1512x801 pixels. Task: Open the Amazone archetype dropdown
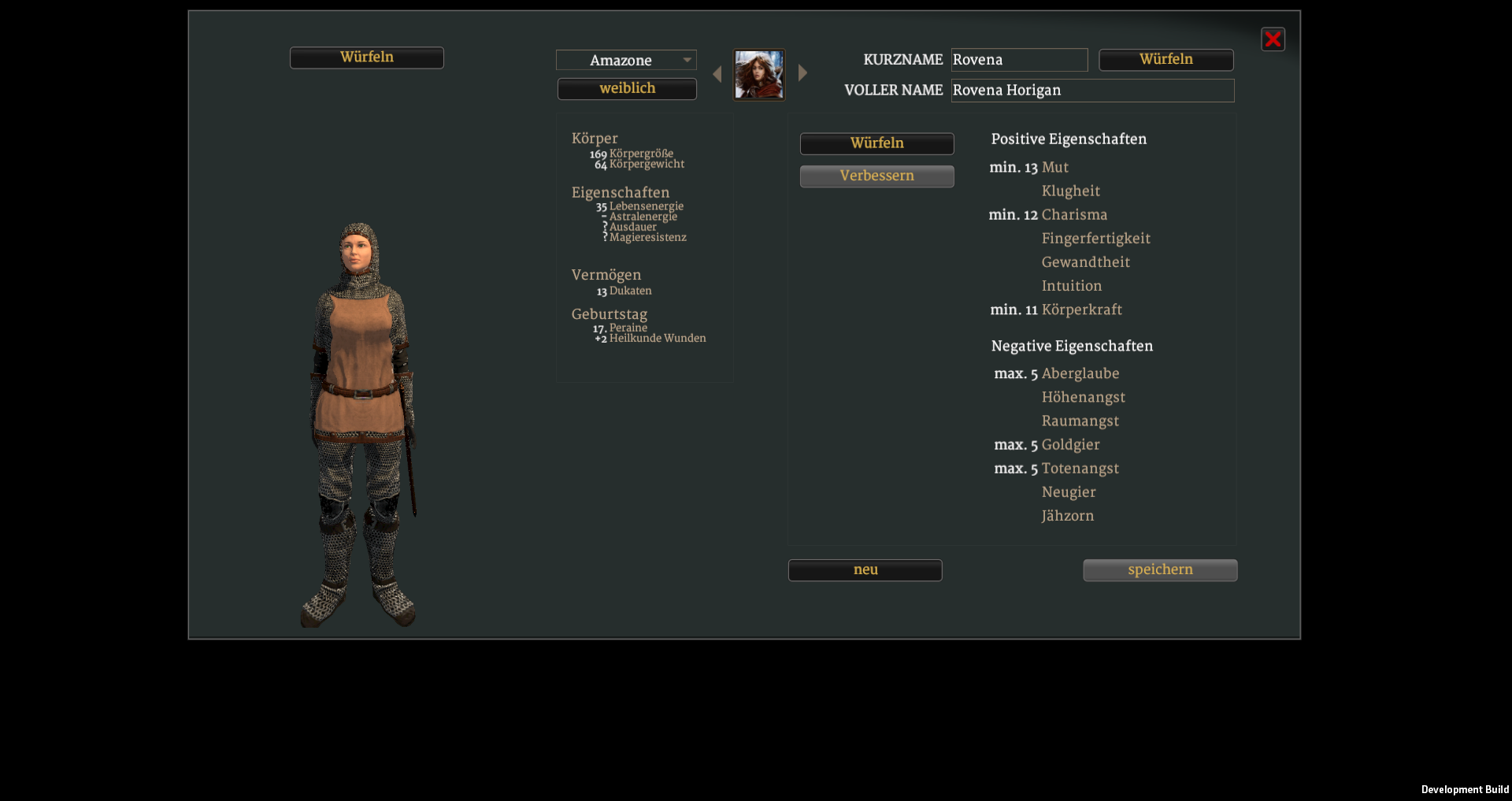[626, 60]
